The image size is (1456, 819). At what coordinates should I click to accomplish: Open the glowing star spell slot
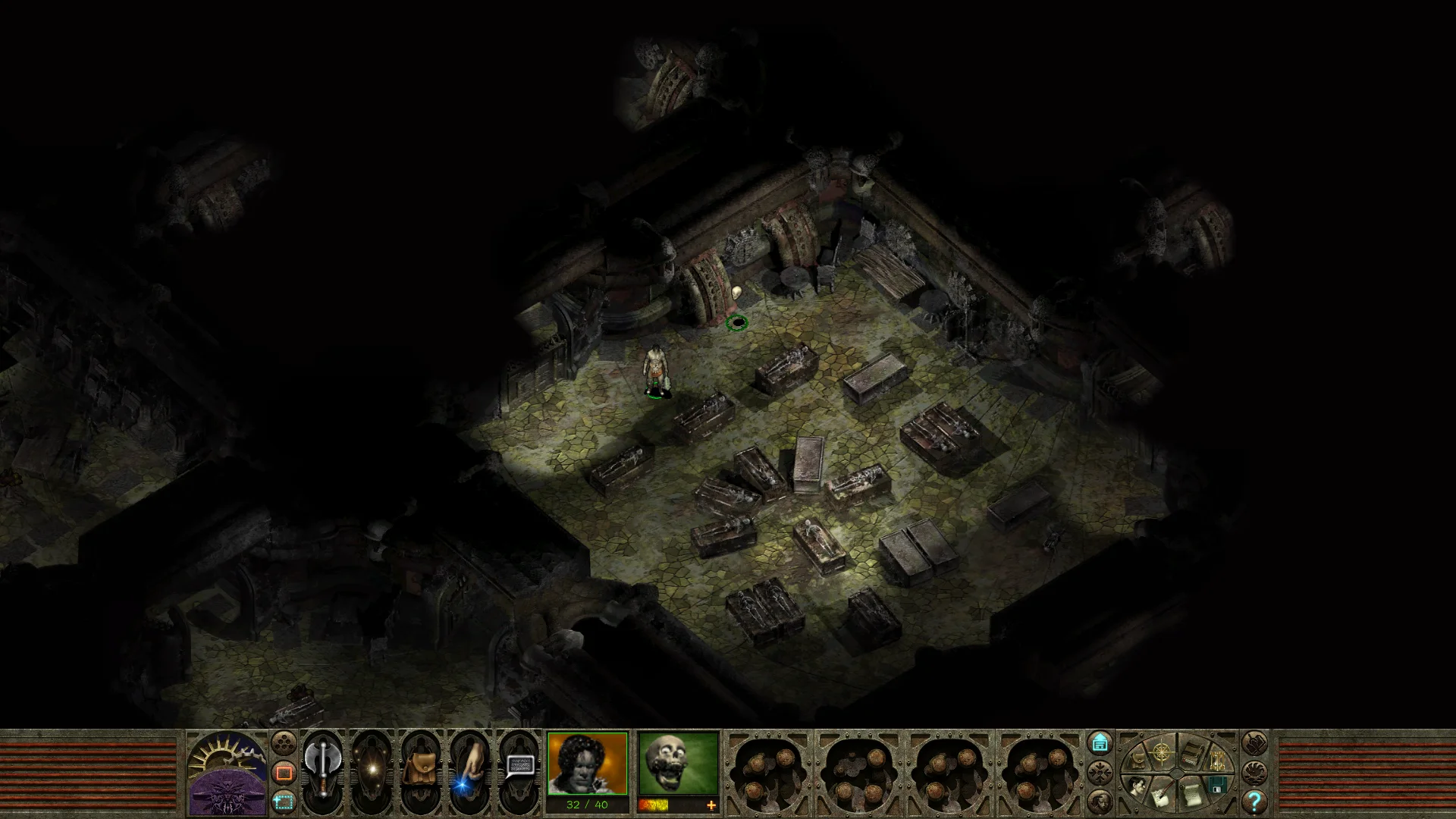click(x=372, y=767)
